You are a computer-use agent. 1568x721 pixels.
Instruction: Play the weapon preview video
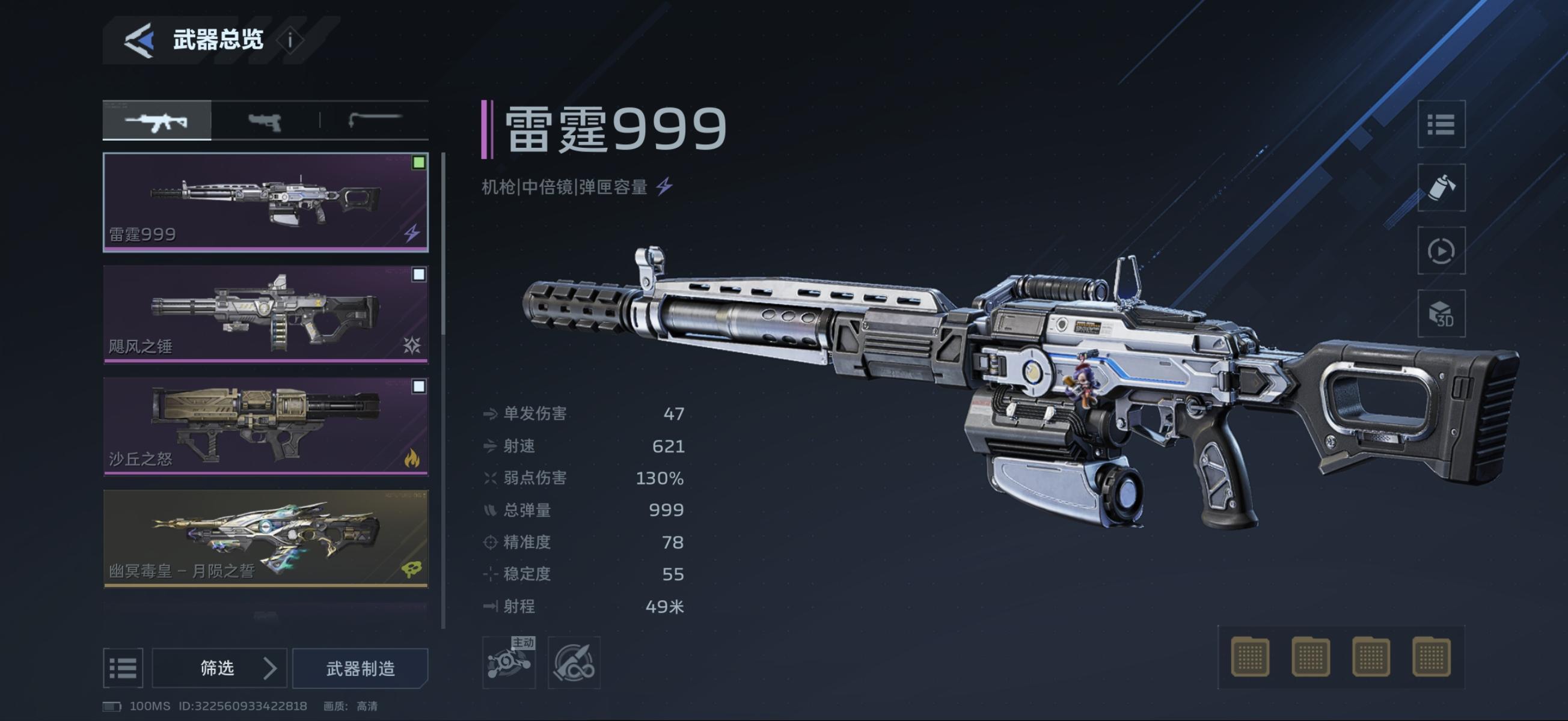[1441, 251]
